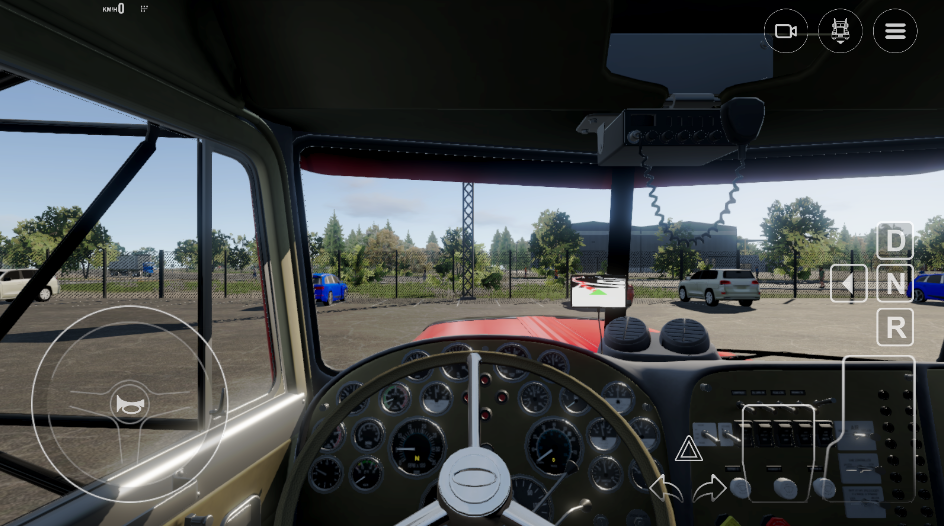Activate the left turn signal arrow

(665, 488)
